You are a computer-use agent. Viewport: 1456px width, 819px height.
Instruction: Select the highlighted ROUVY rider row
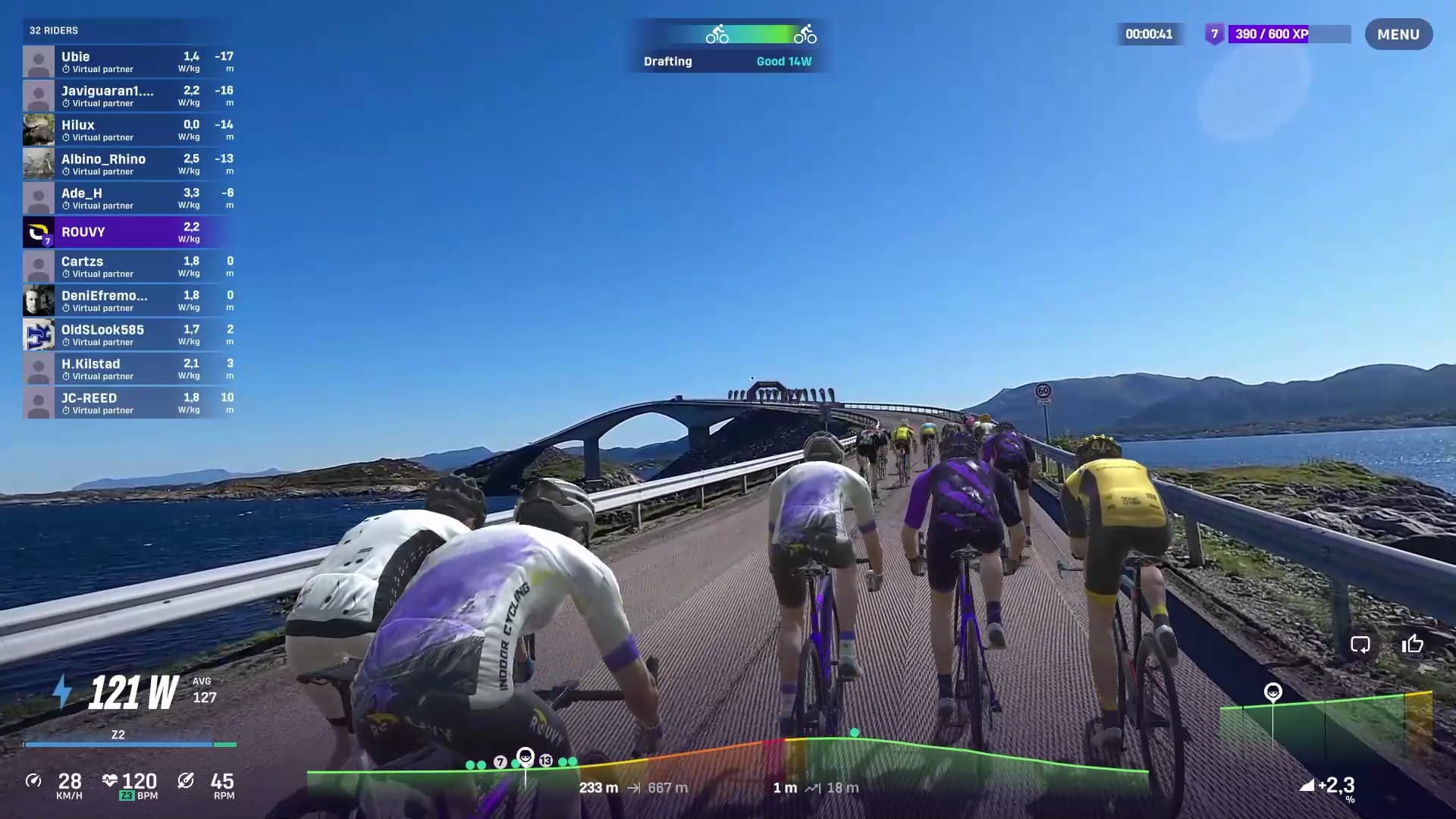(128, 232)
